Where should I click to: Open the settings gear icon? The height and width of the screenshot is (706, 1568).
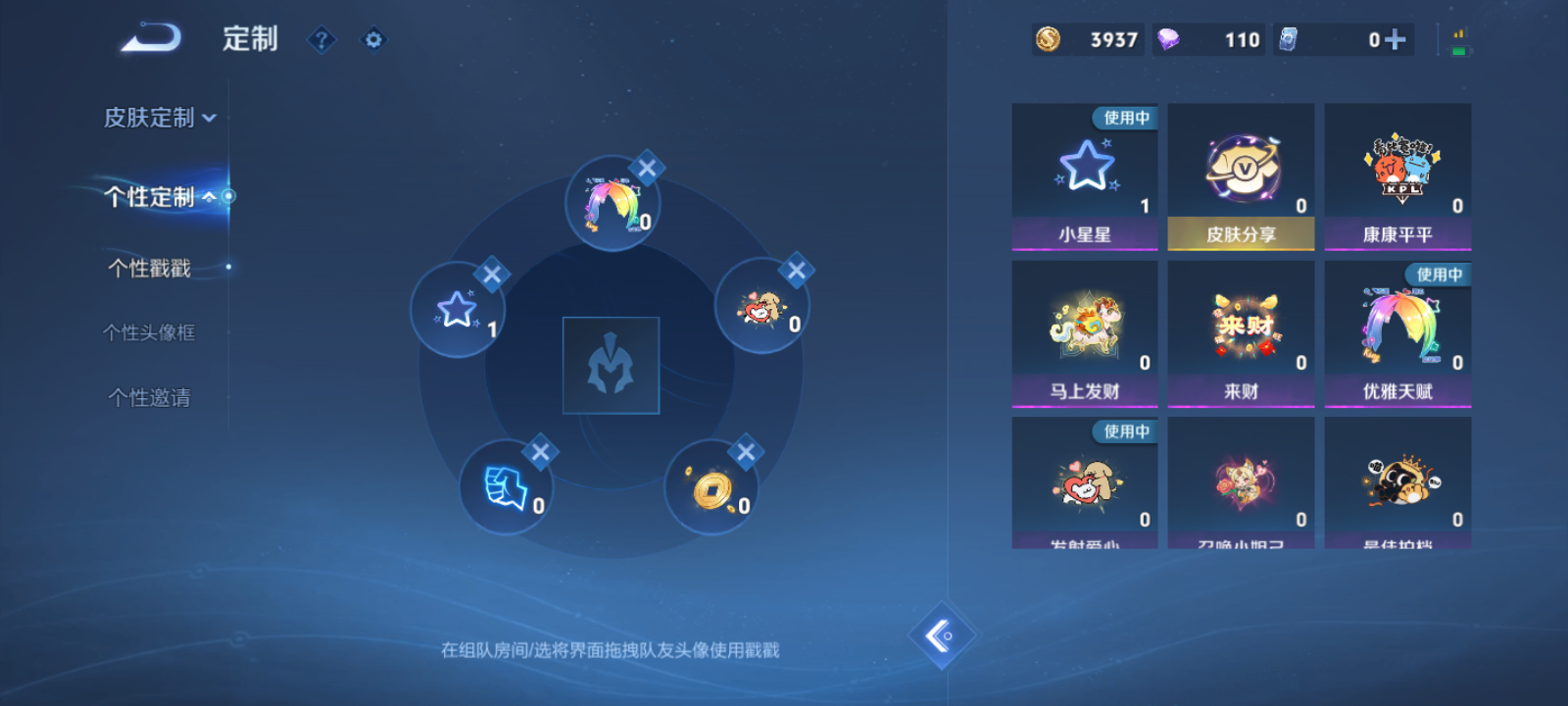click(372, 40)
